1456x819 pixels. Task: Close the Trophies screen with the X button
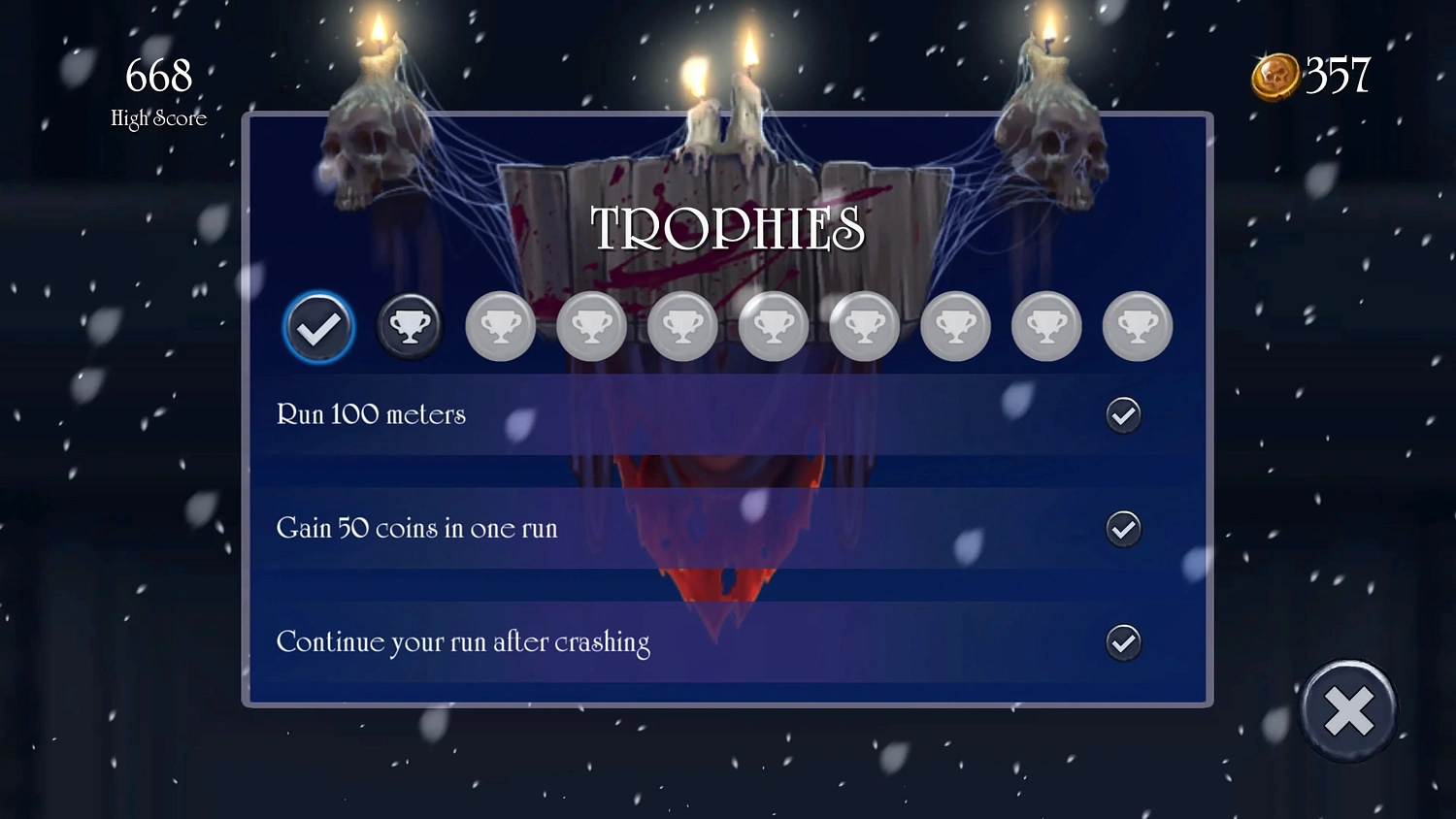pyautogui.click(x=1349, y=711)
